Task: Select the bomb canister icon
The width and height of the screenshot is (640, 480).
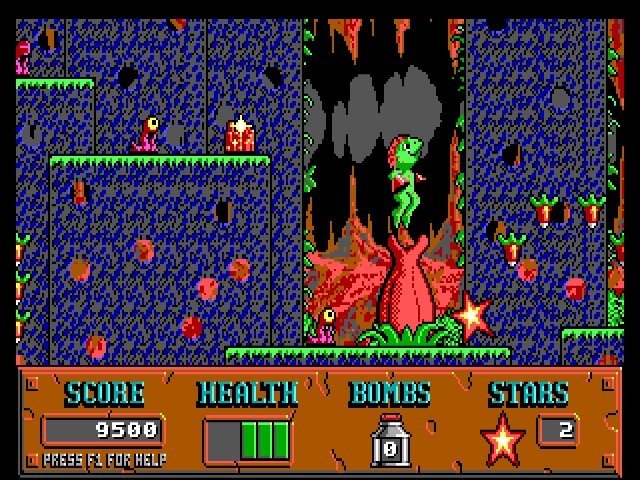Action: 390,441
